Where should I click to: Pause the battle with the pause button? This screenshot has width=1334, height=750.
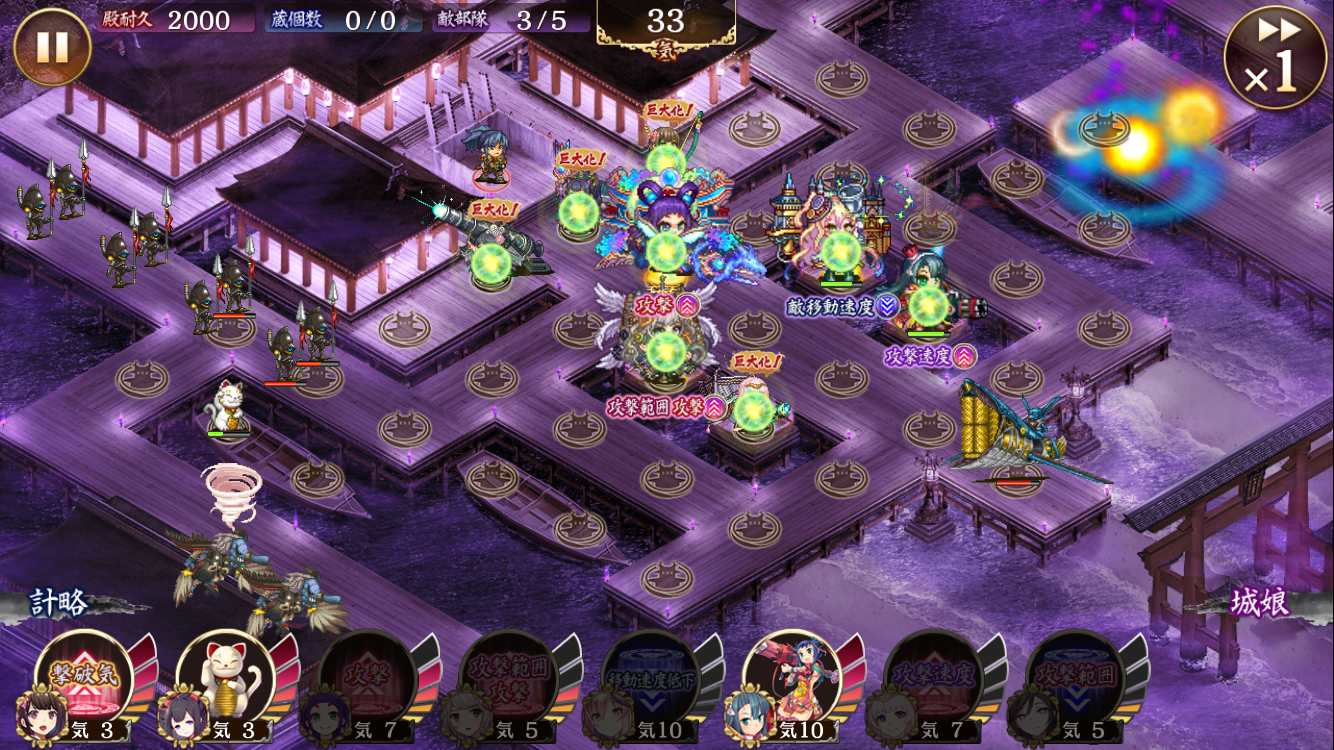(52, 47)
